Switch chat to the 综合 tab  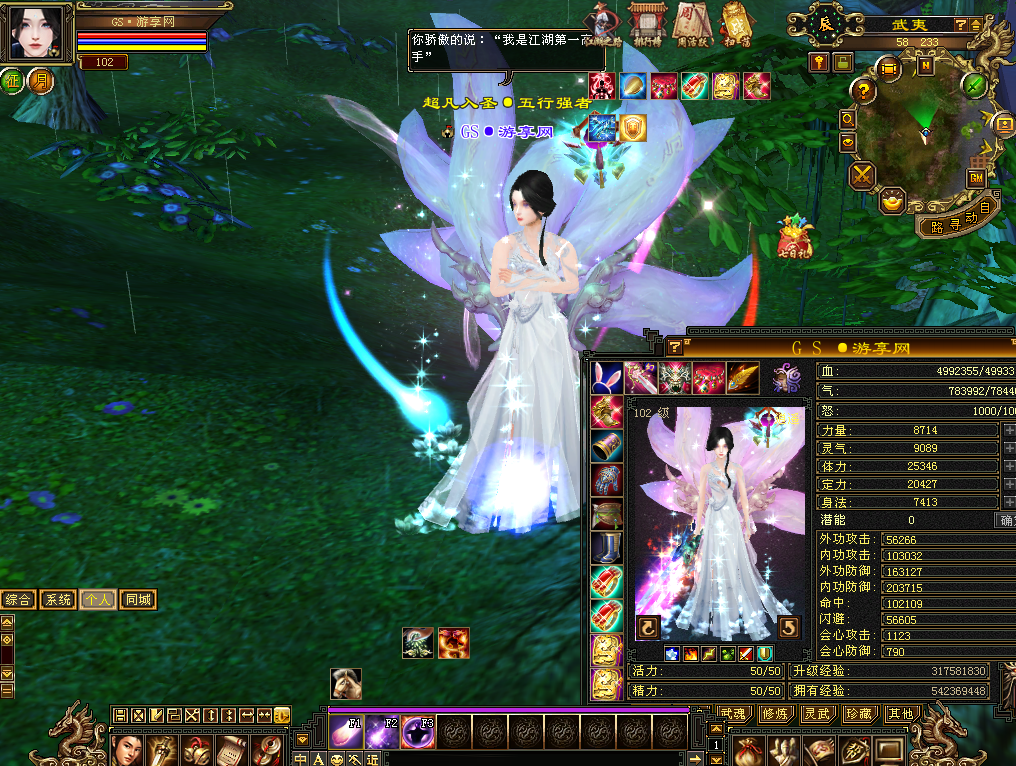(x=18, y=600)
